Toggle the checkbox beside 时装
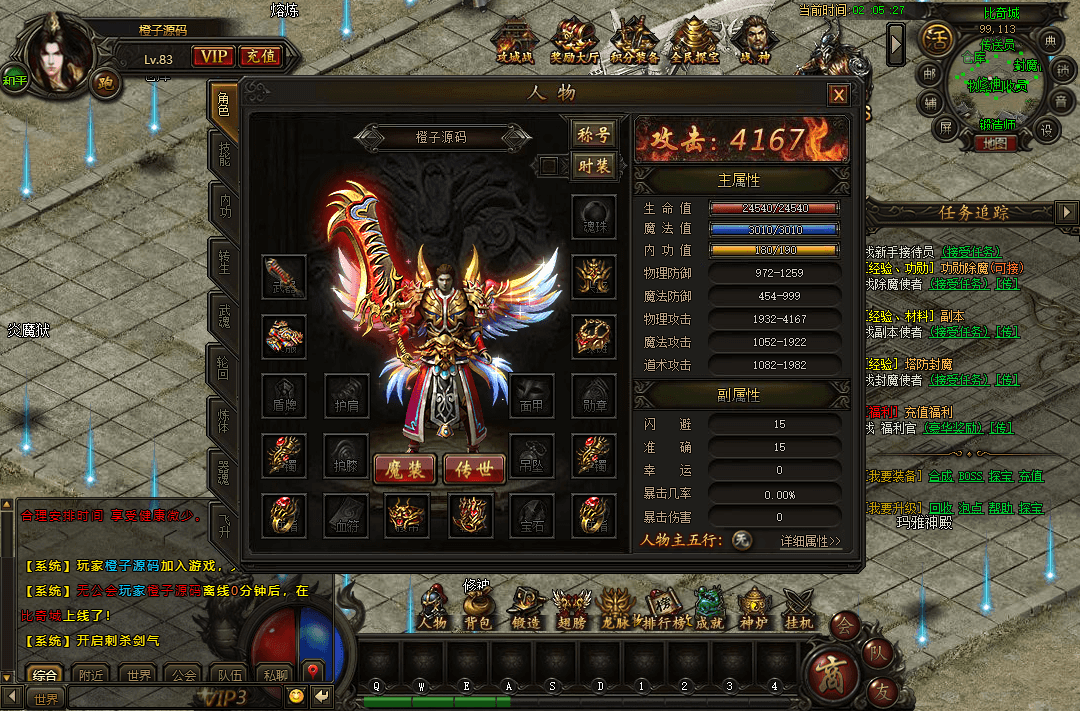 point(548,165)
